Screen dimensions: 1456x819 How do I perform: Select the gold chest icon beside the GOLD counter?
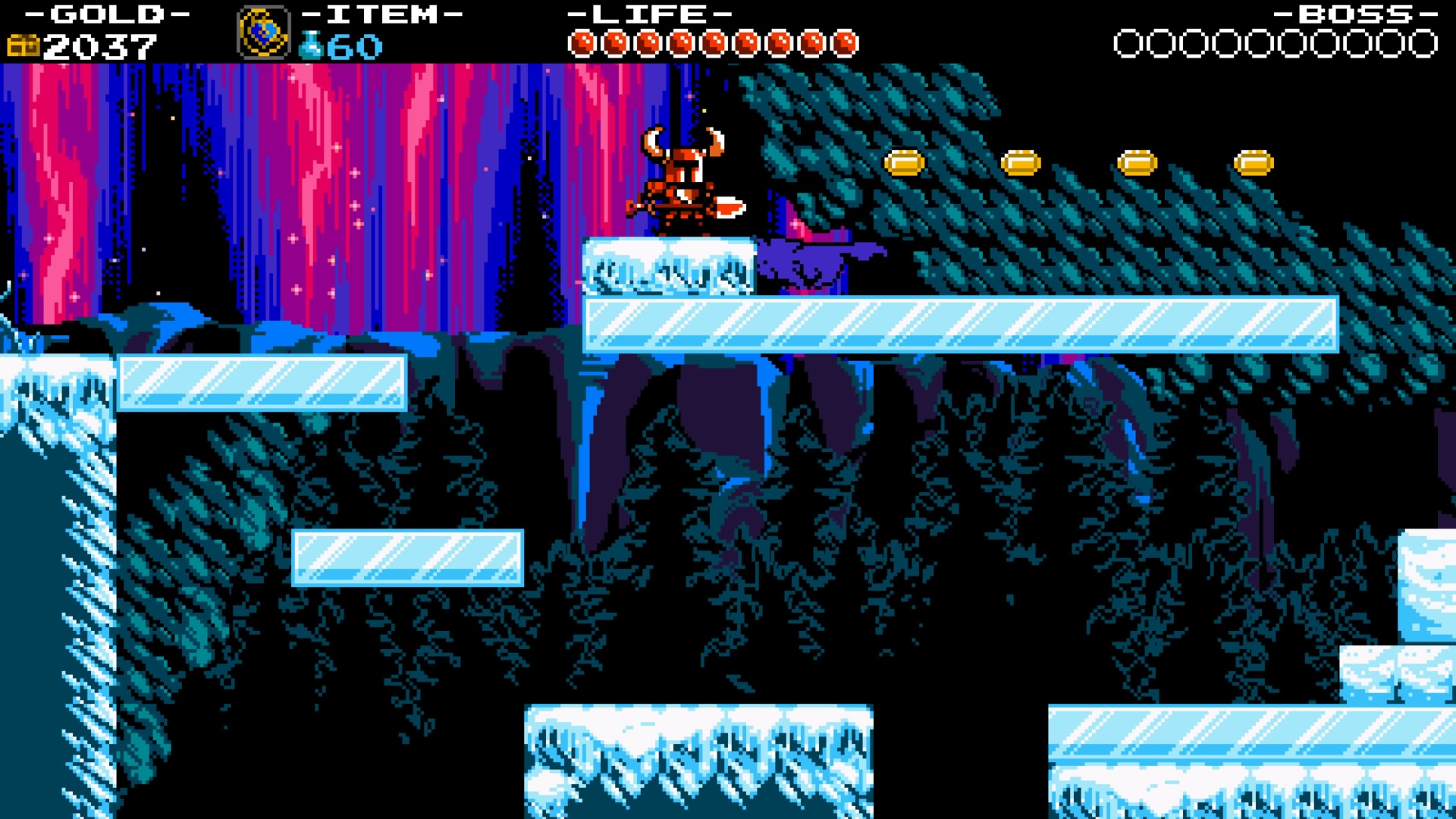coord(24,44)
